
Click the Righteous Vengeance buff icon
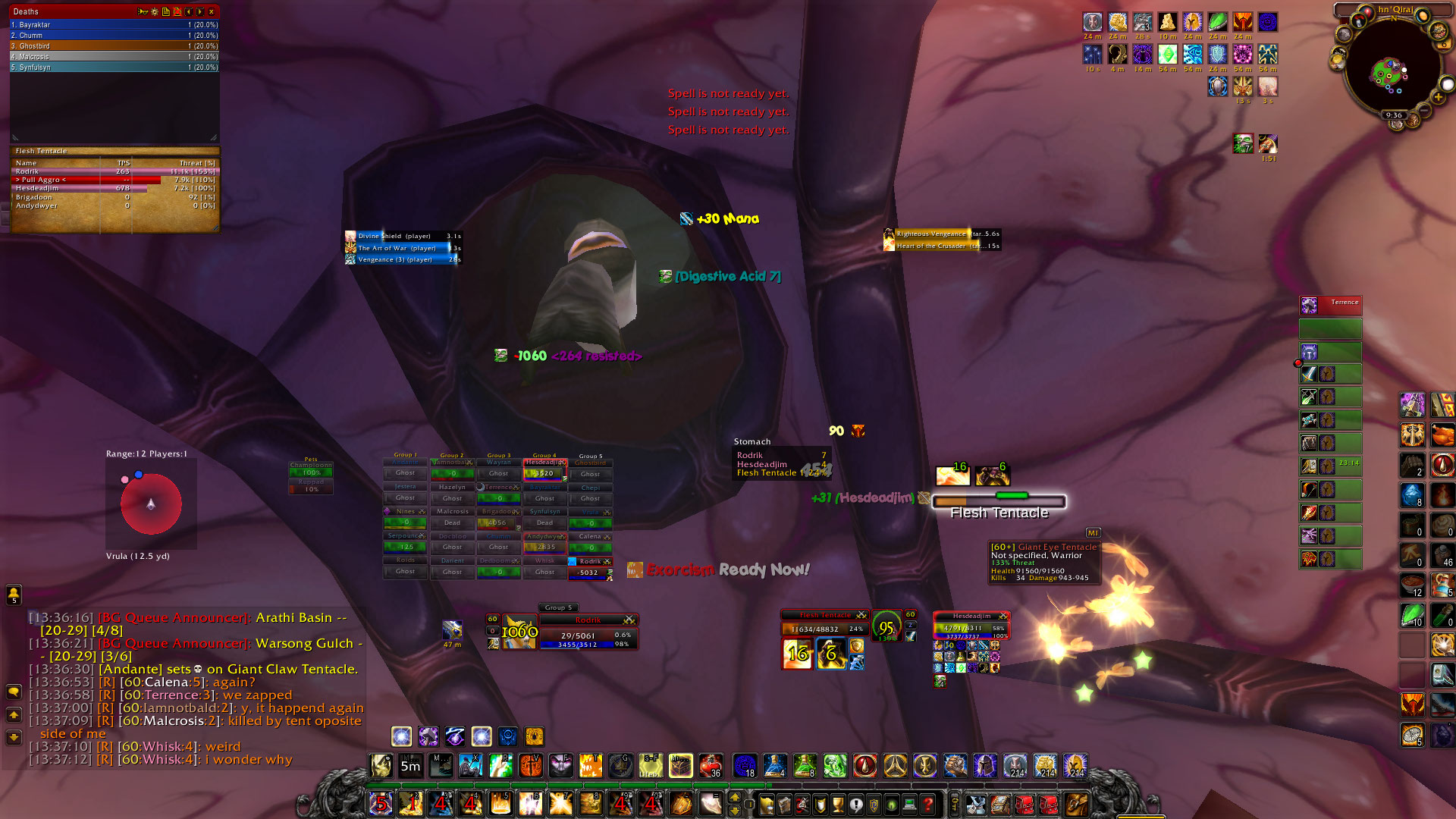tap(889, 235)
